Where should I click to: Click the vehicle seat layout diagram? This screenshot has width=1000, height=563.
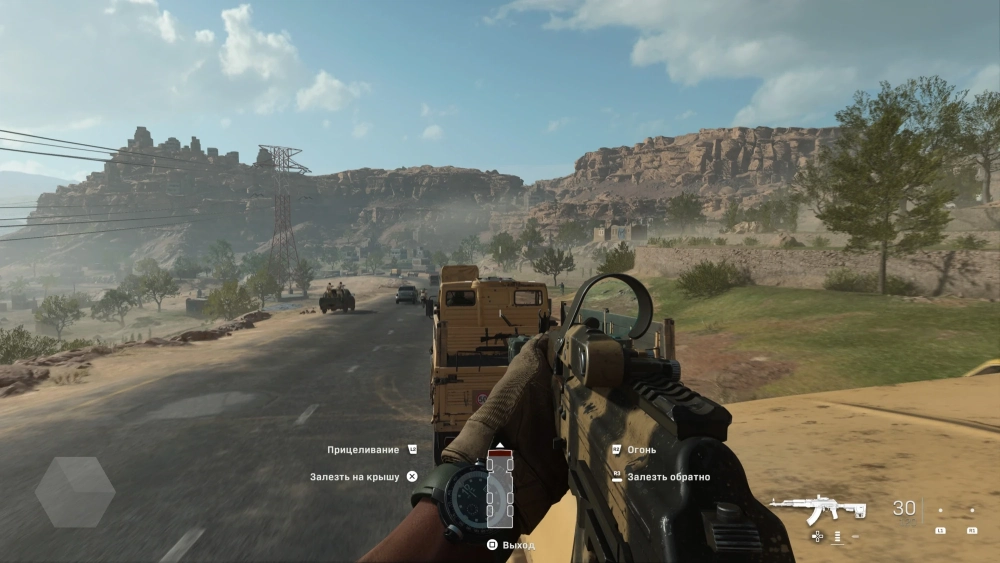point(499,488)
